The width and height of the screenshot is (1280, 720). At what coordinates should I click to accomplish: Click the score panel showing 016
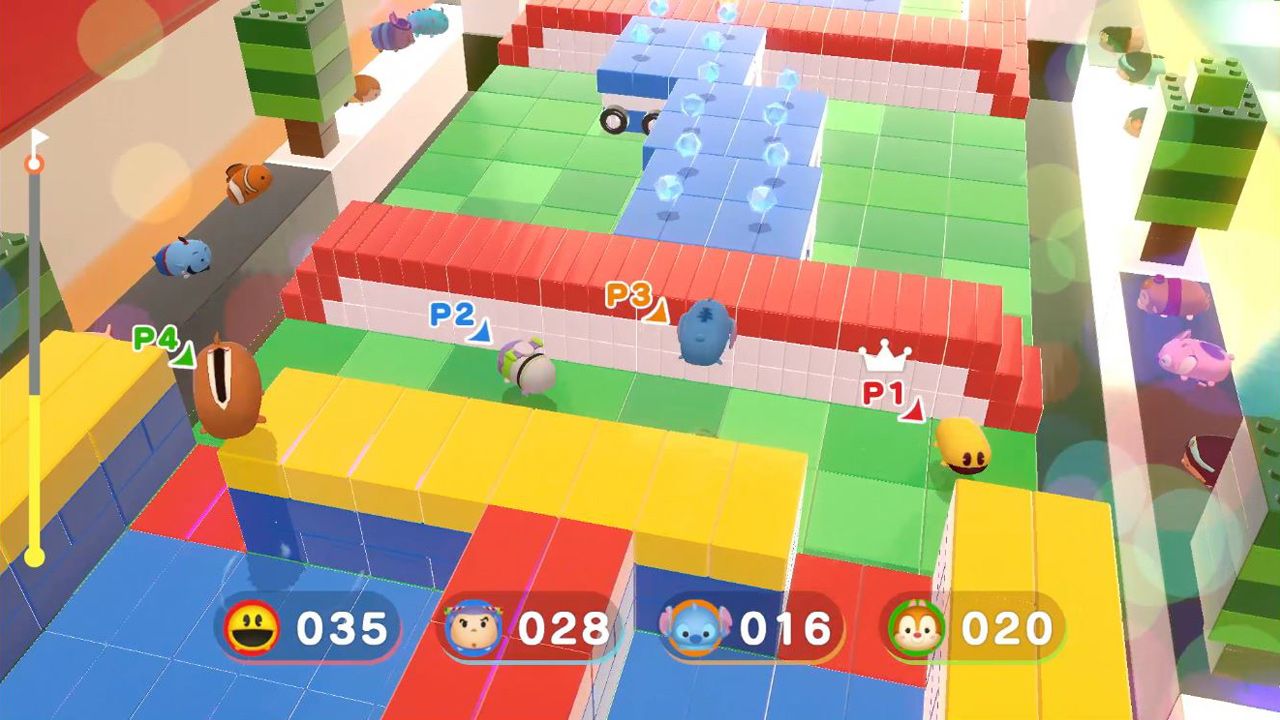[x=735, y=629]
